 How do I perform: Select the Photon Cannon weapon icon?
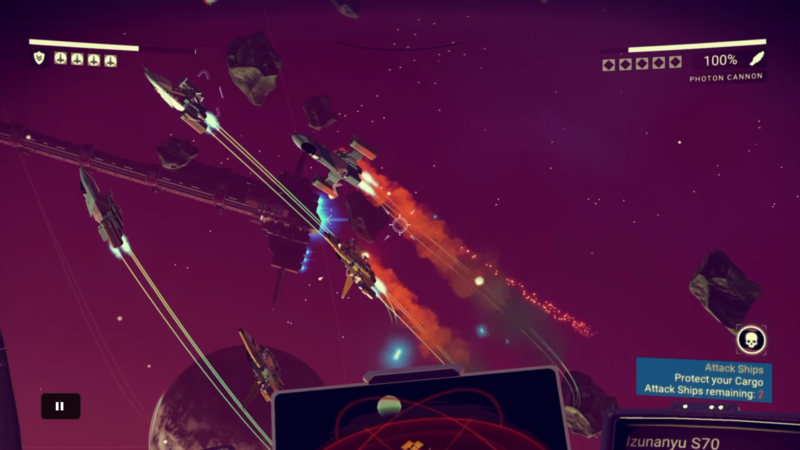point(757,60)
